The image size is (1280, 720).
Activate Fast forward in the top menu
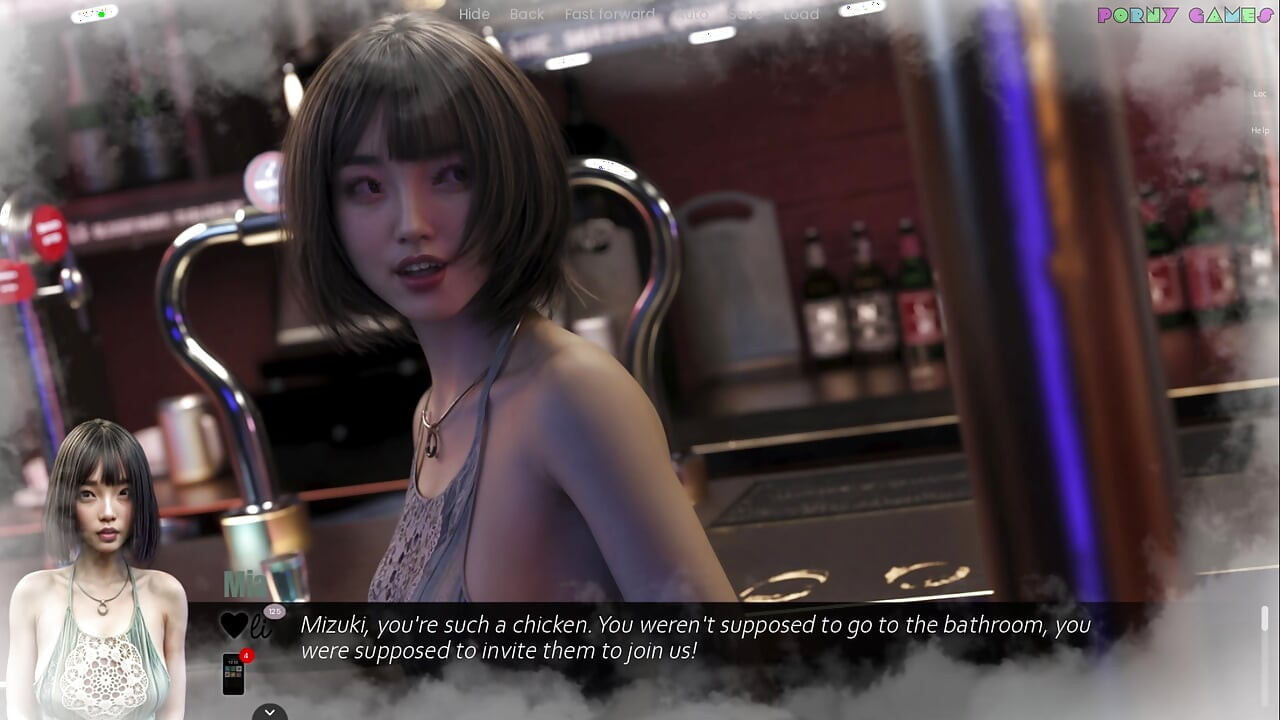(x=609, y=14)
